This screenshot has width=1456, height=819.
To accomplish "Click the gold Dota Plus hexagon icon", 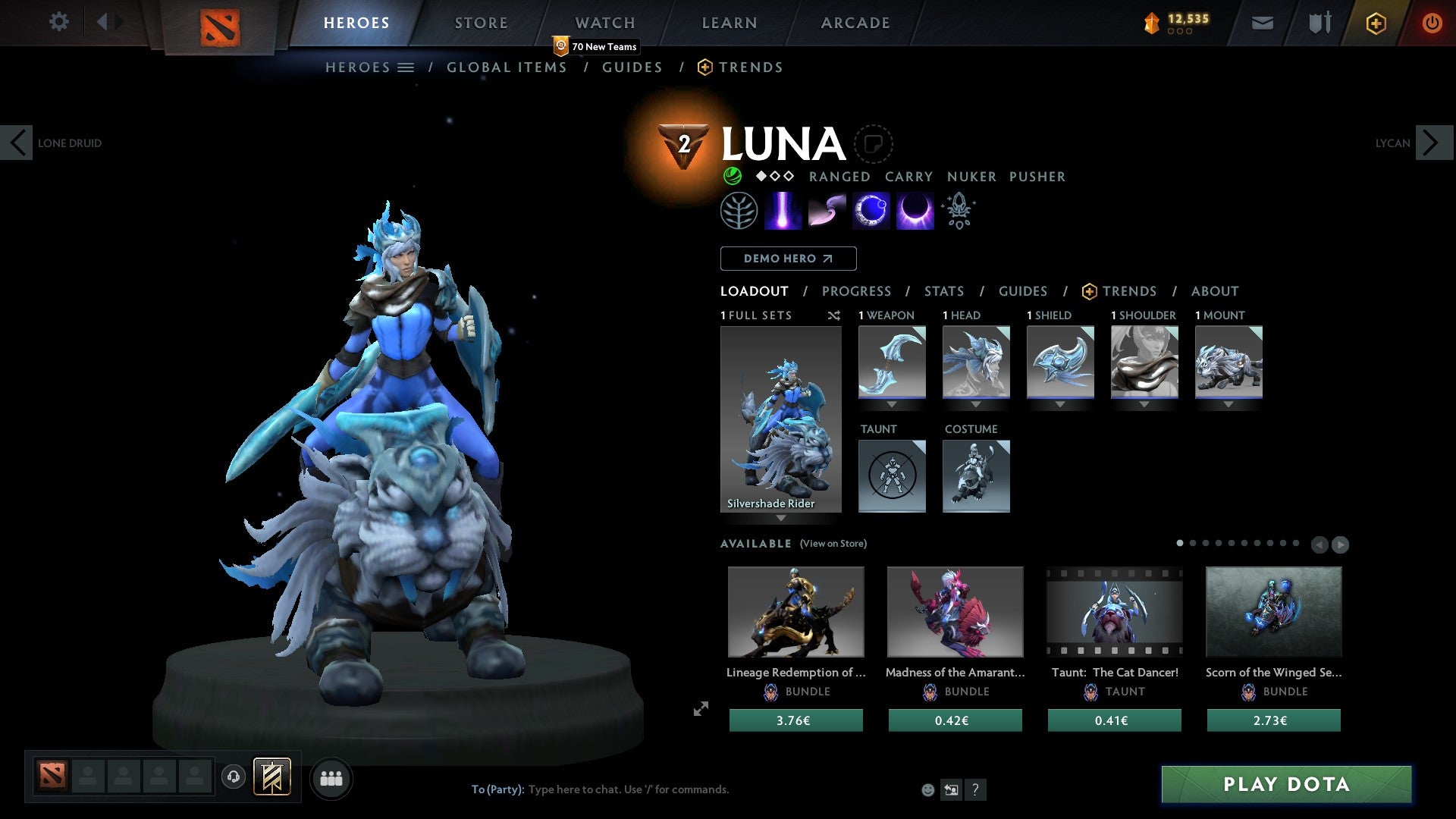I will coord(1375,22).
